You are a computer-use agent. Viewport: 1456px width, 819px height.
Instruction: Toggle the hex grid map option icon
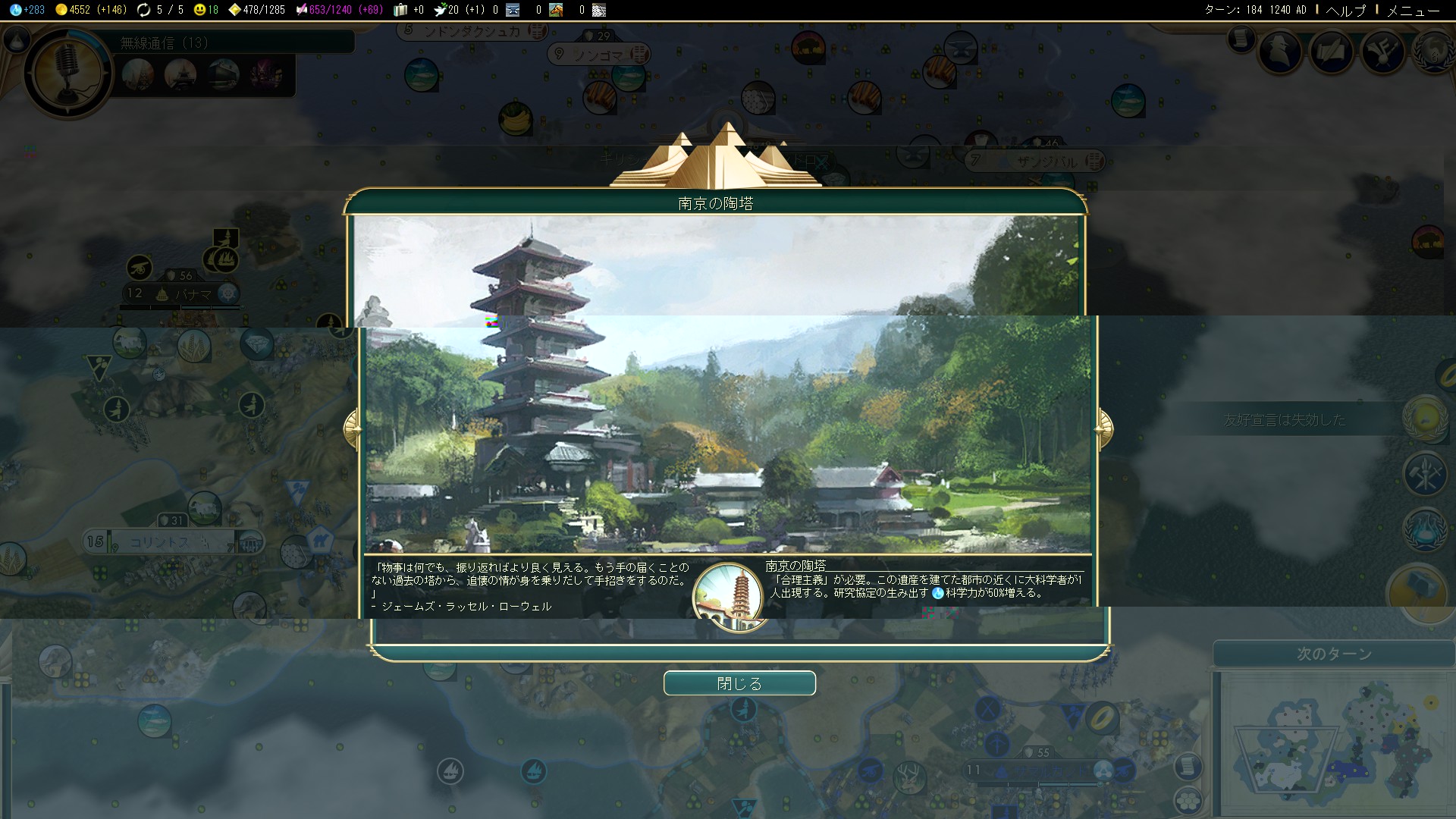tap(1189, 799)
